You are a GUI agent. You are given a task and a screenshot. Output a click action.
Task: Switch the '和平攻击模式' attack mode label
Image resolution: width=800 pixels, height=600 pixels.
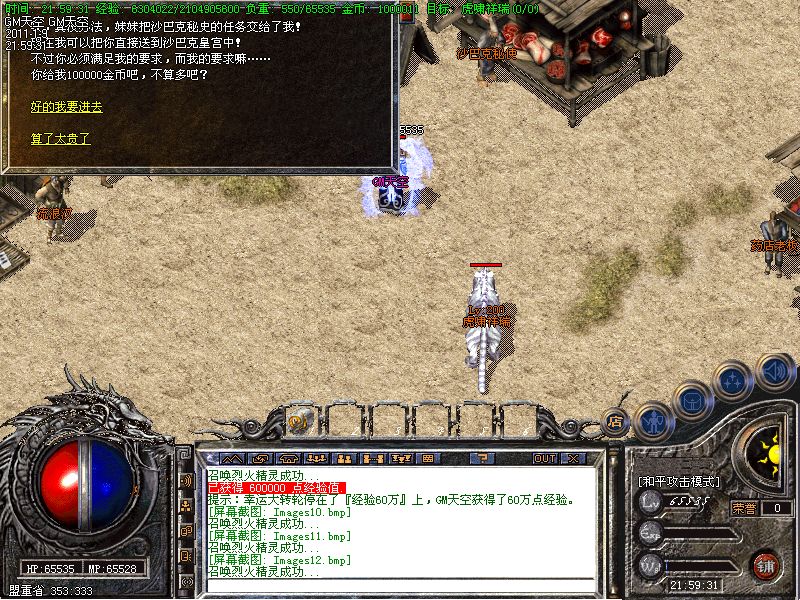(x=680, y=482)
